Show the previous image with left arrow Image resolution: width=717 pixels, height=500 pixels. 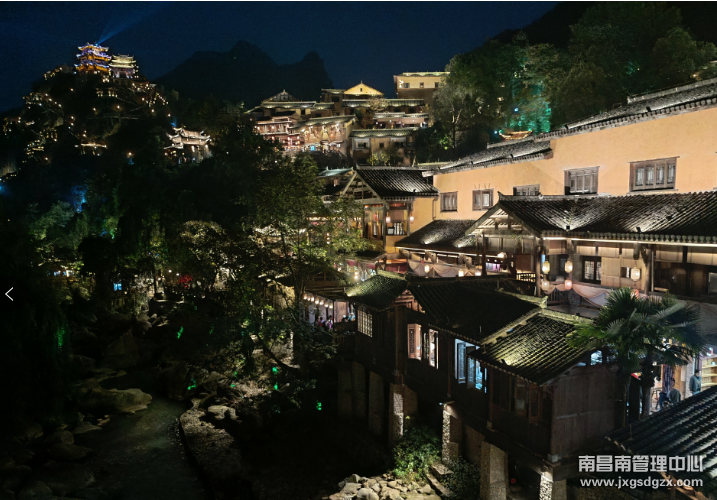[9, 294]
